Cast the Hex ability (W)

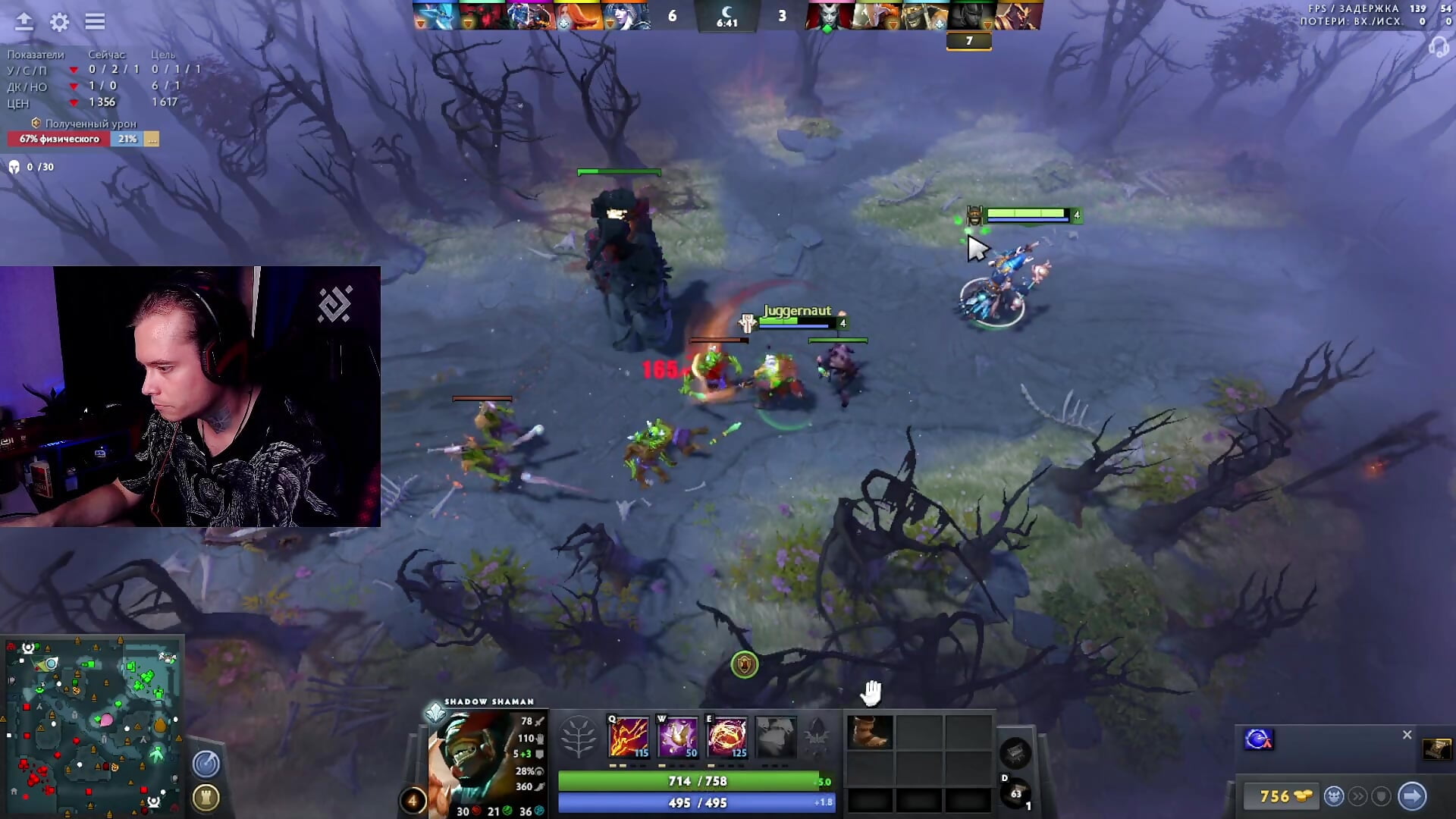679,733
